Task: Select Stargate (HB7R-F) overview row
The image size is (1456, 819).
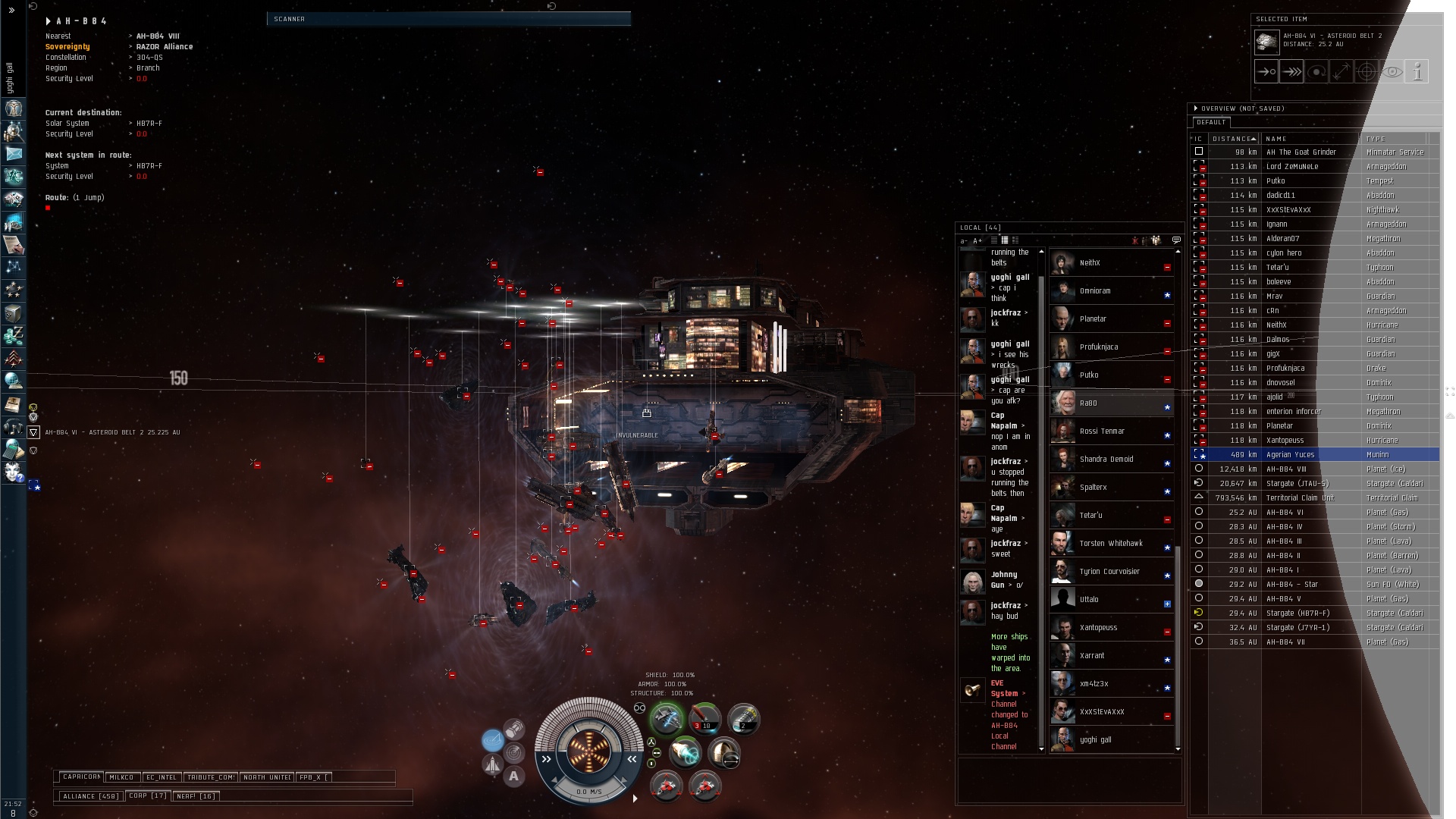Action: [1297, 613]
